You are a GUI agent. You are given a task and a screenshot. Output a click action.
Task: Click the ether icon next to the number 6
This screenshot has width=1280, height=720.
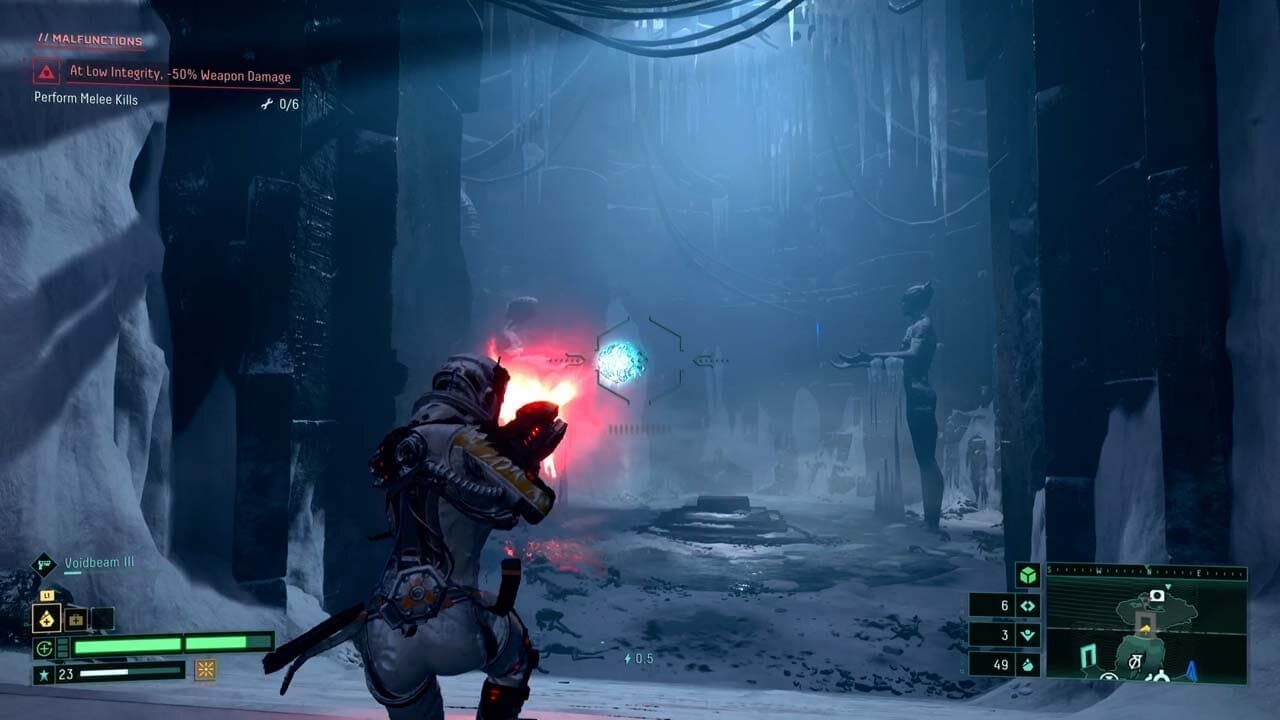pyautogui.click(x=1026, y=606)
